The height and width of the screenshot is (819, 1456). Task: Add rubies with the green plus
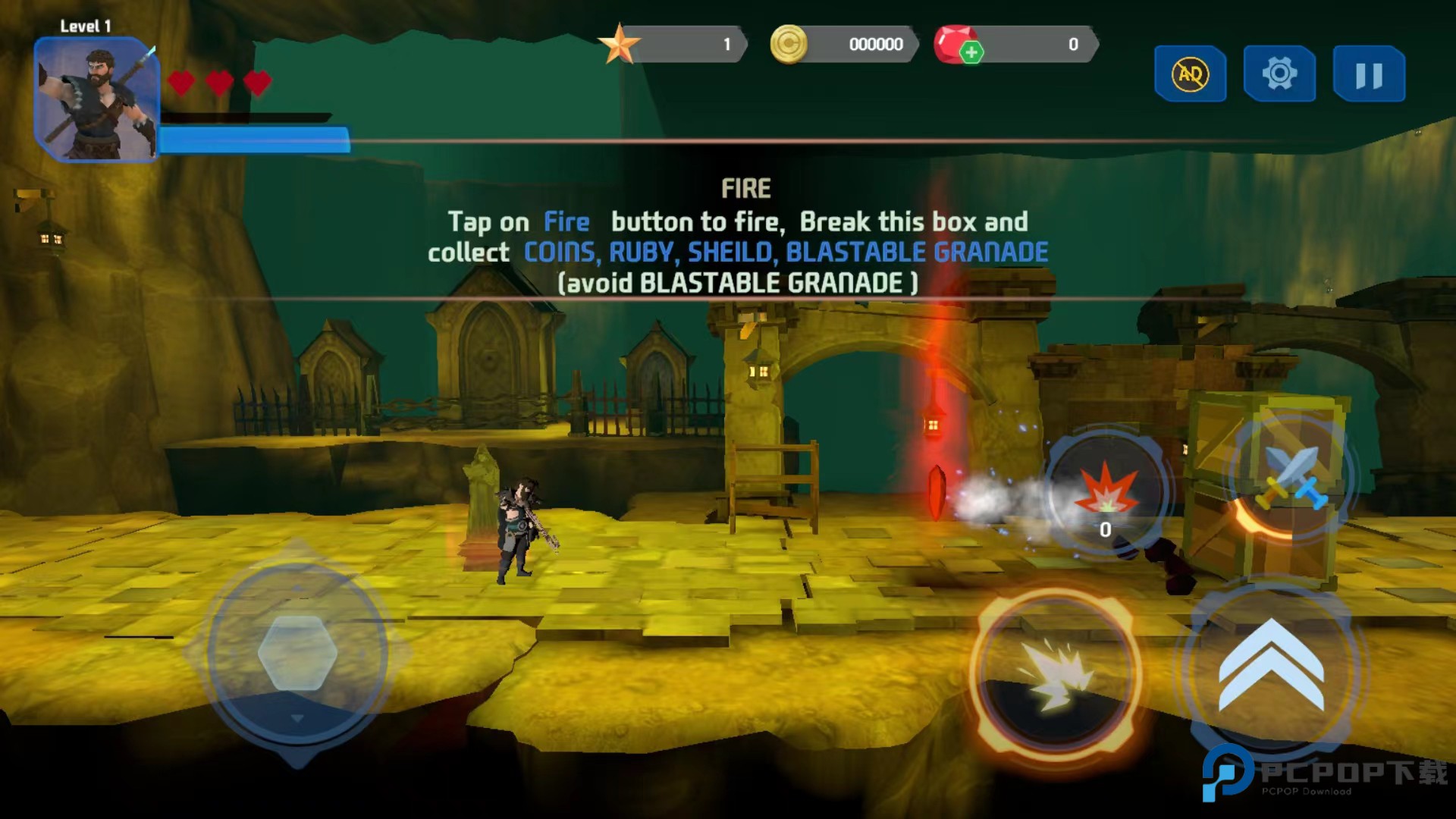(x=971, y=52)
